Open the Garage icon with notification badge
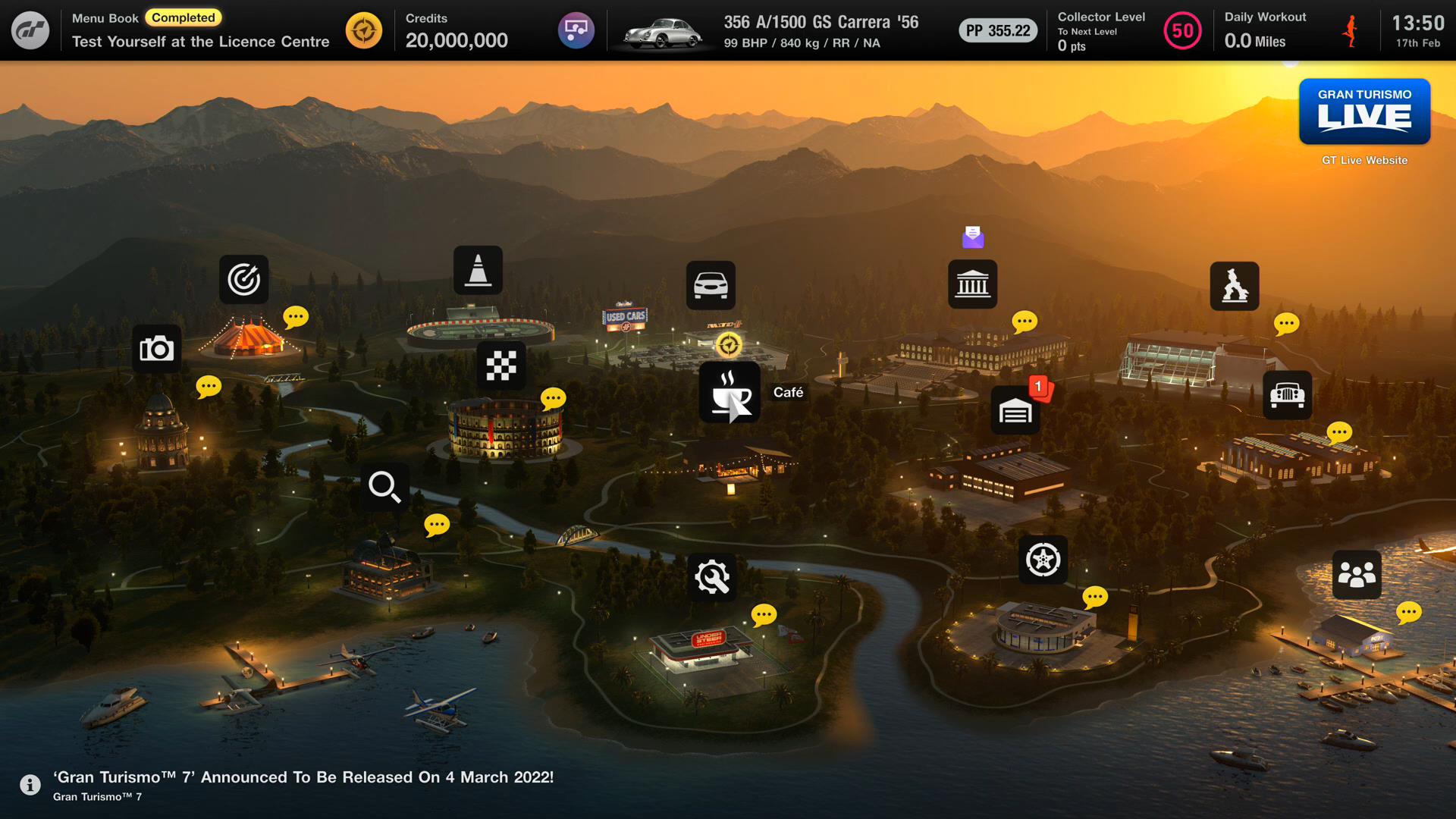 click(1015, 410)
